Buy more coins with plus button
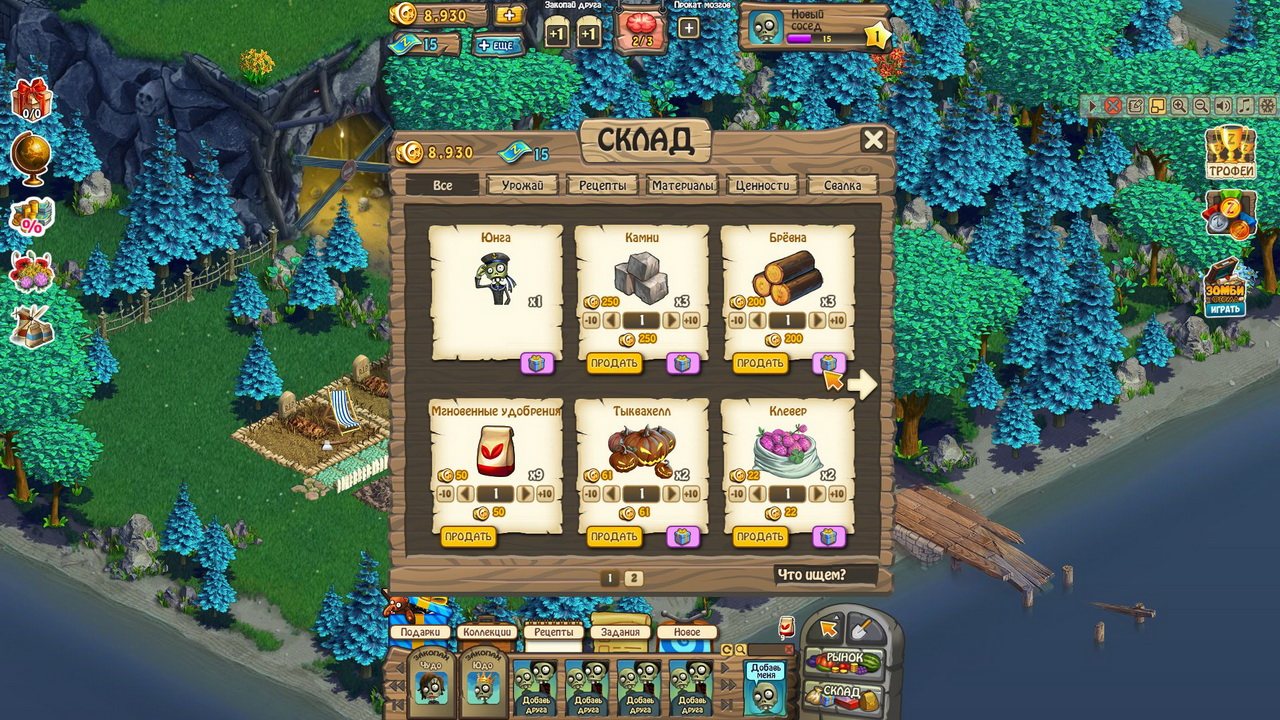1280x720 pixels. click(509, 15)
